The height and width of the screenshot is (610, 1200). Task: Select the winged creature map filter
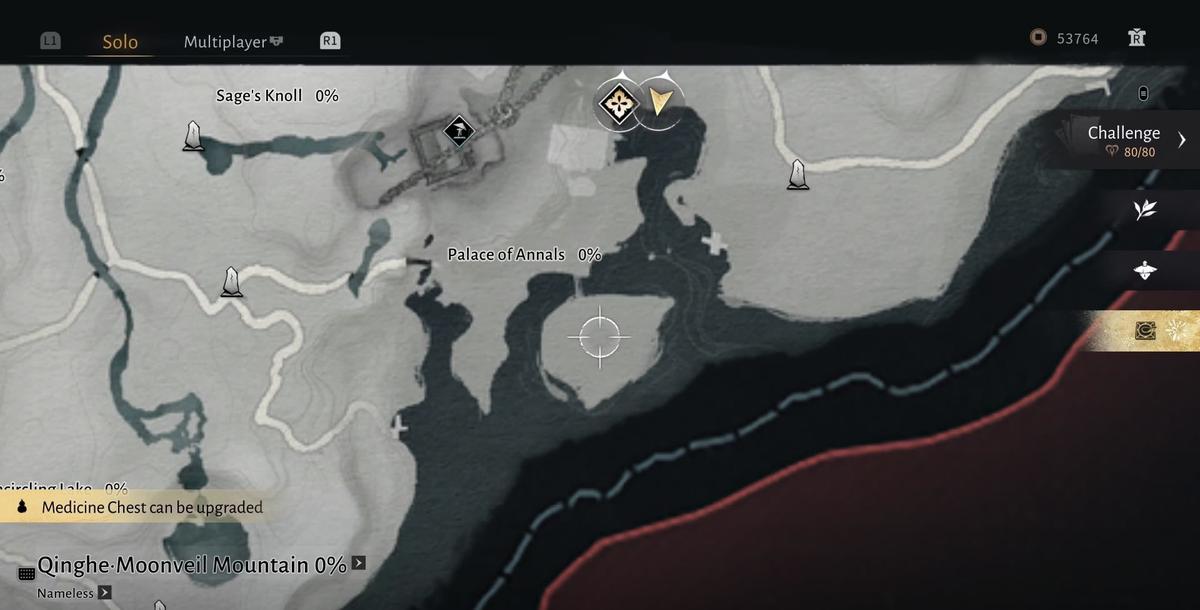coord(1144,270)
